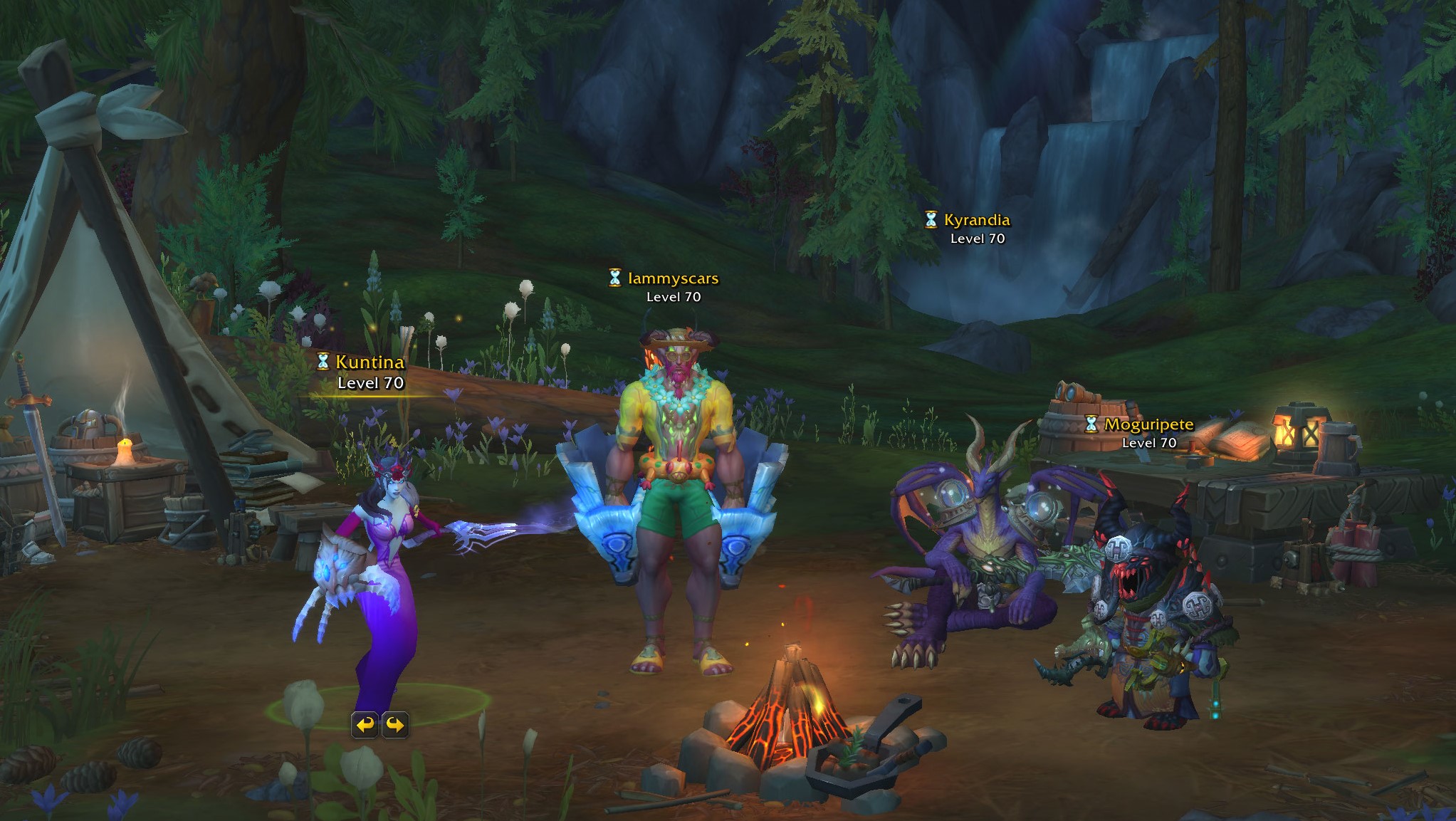Viewport: 1456px width, 821px height.
Task: Pick the Kyrandia character nameplate
Action: coord(976,220)
